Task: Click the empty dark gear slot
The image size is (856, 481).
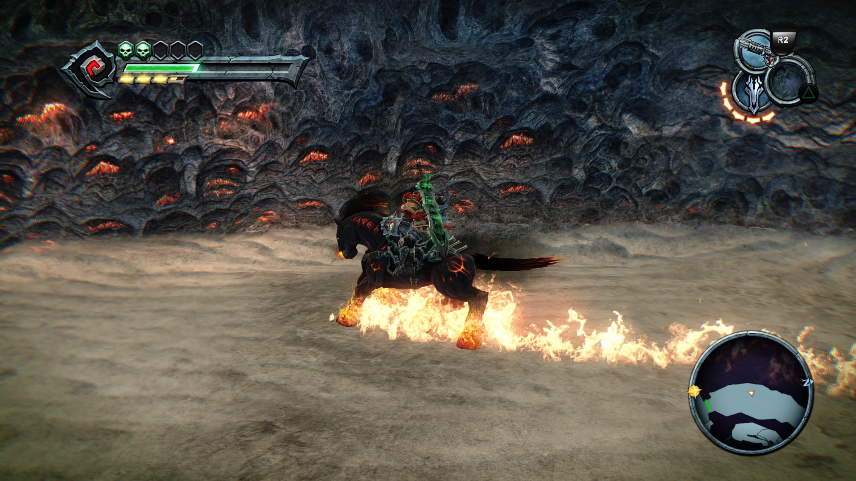Action: click(x=792, y=82)
